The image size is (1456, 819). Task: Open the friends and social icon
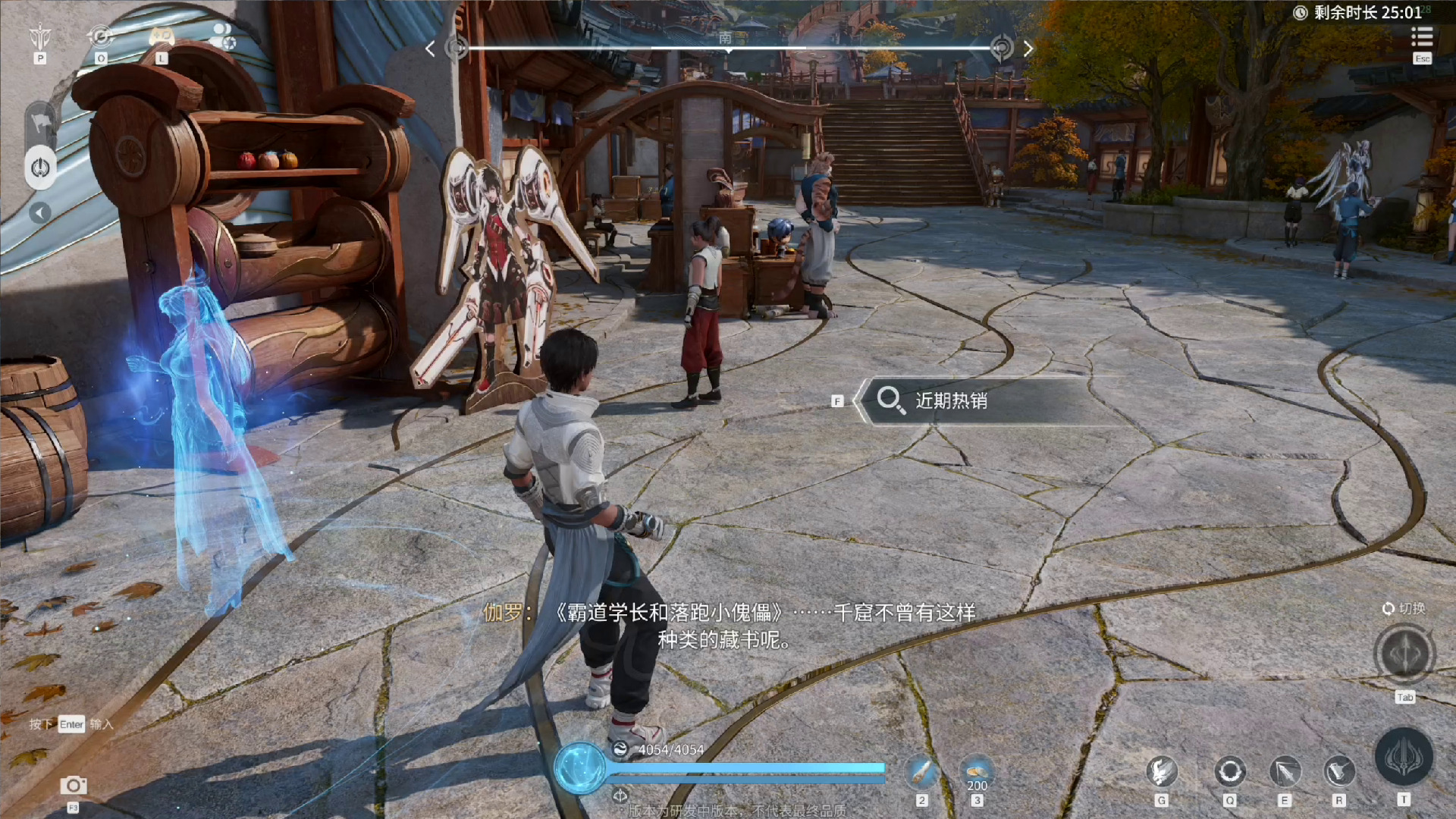click(222, 36)
